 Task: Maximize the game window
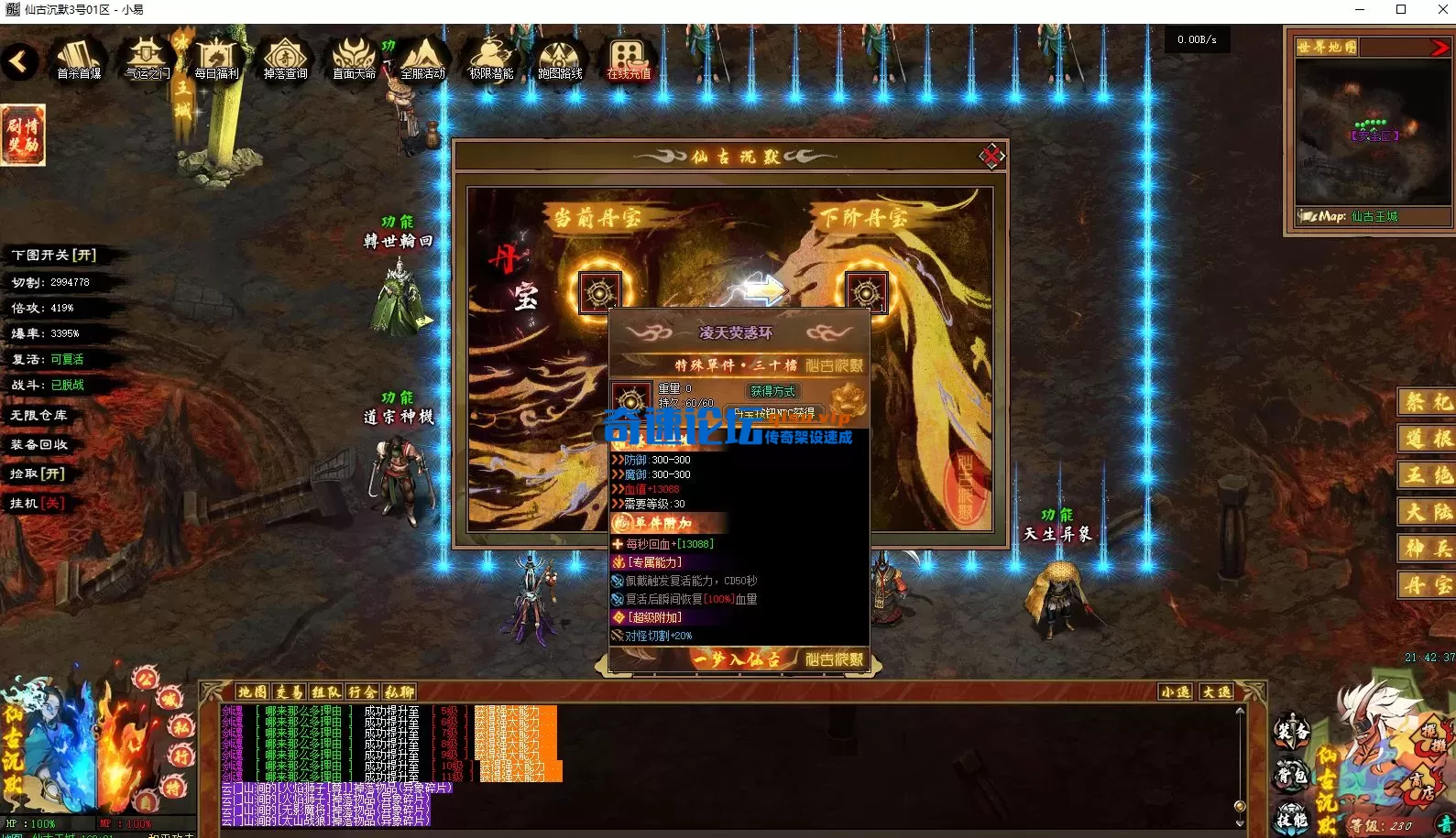click(1401, 10)
